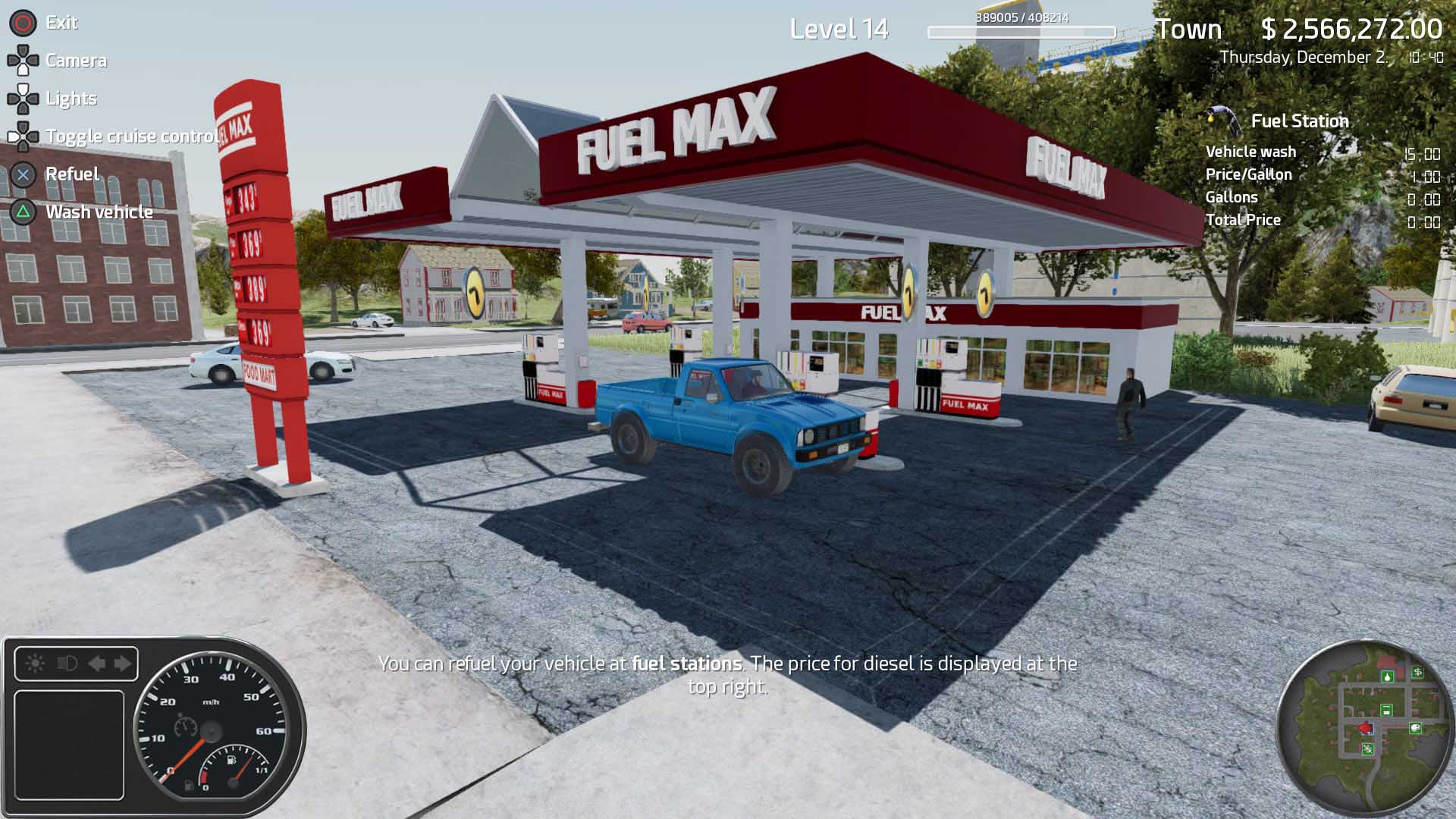Toggle cruise control
The image size is (1456, 819).
(x=131, y=136)
